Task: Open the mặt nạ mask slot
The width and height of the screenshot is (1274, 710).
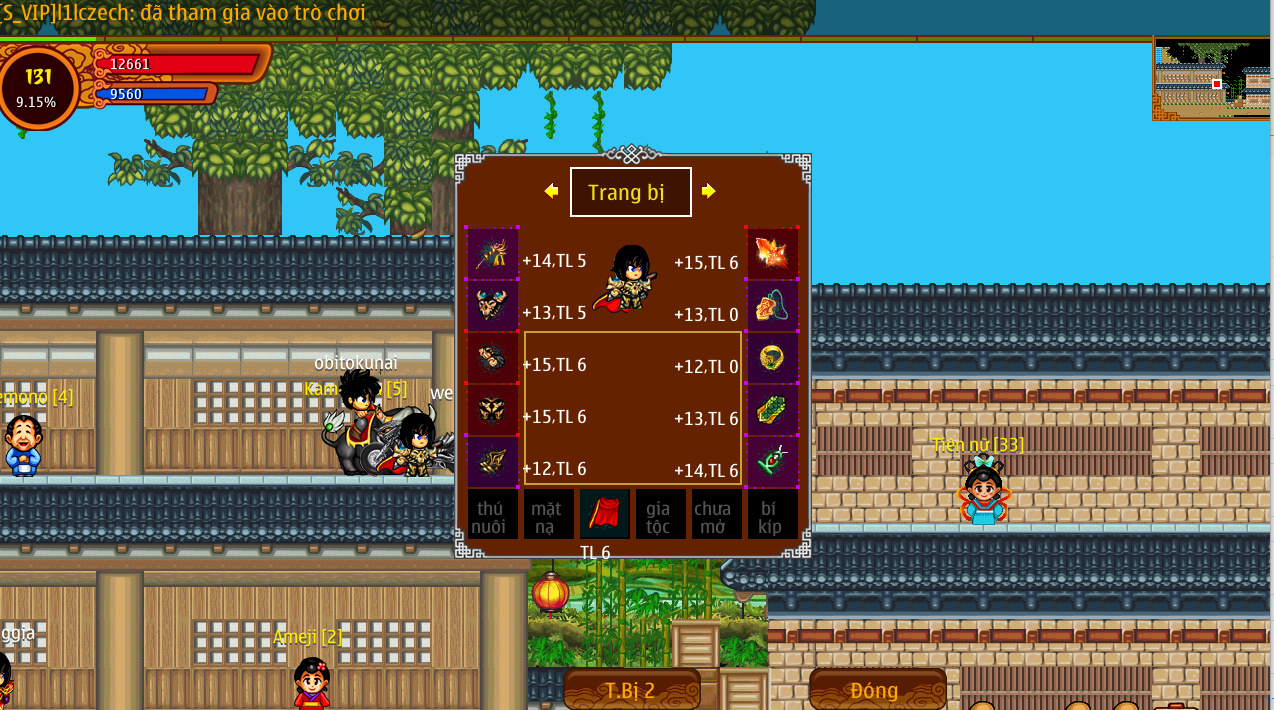Action: (x=548, y=515)
